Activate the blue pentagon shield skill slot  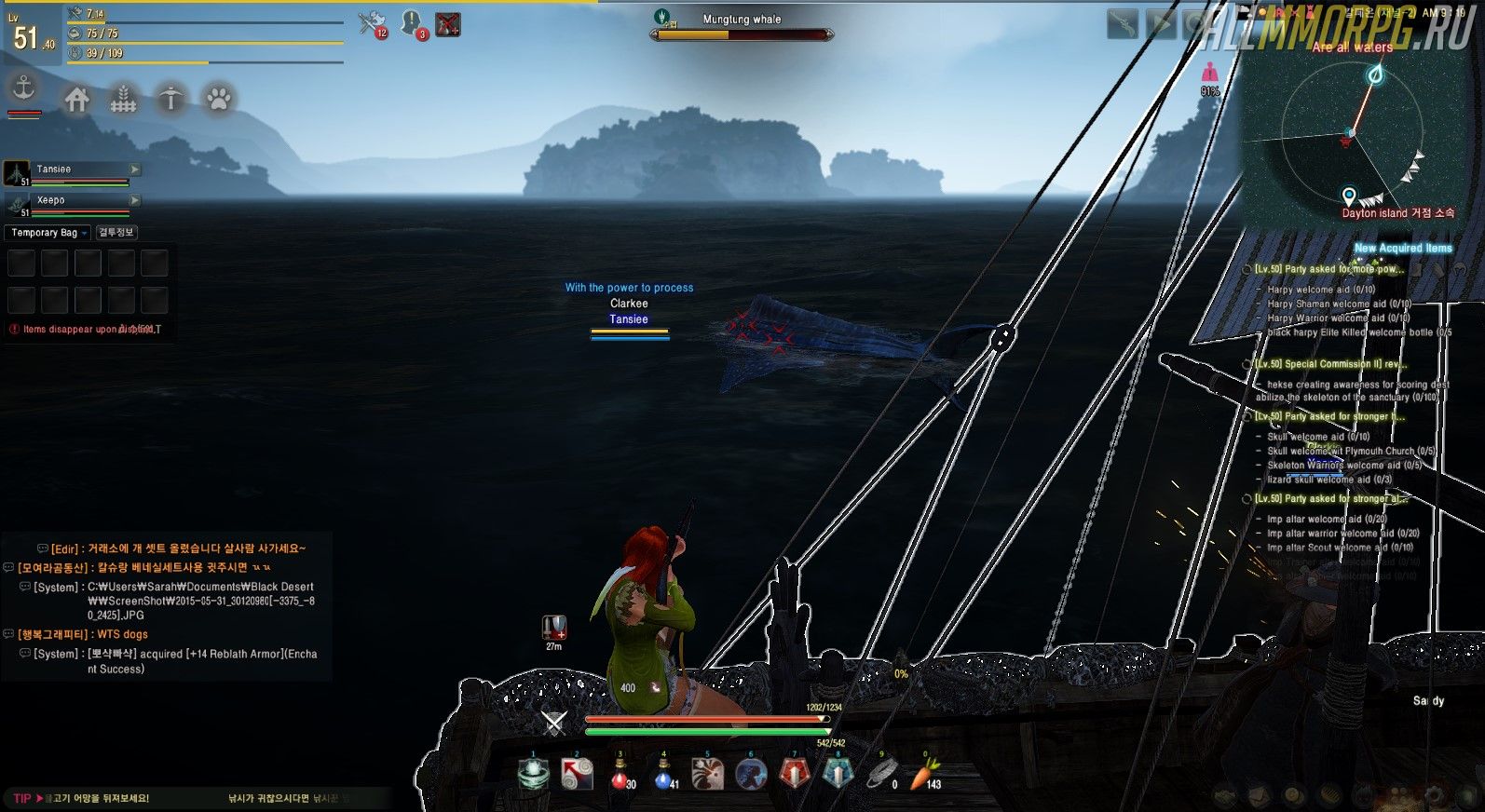(837, 773)
